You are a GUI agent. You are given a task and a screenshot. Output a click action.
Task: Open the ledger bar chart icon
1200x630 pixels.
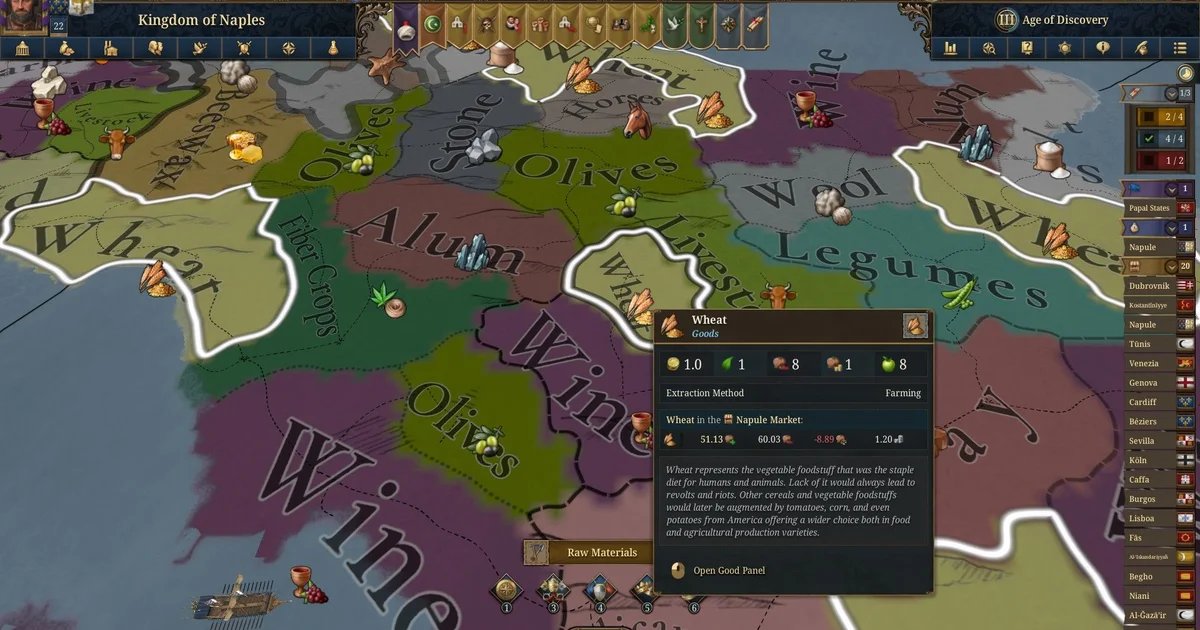(950, 48)
